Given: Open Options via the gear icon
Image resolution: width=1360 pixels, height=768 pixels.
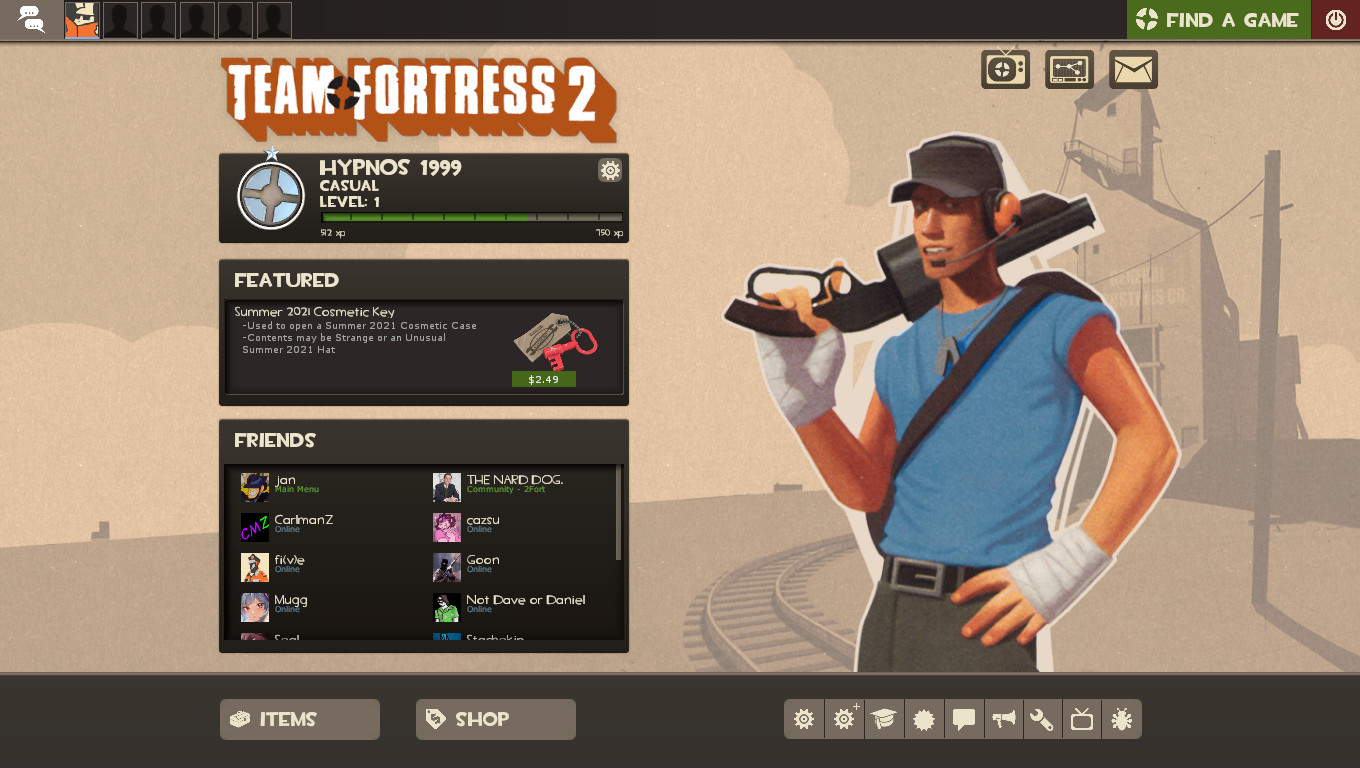Looking at the screenshot, I should [804, 719].
